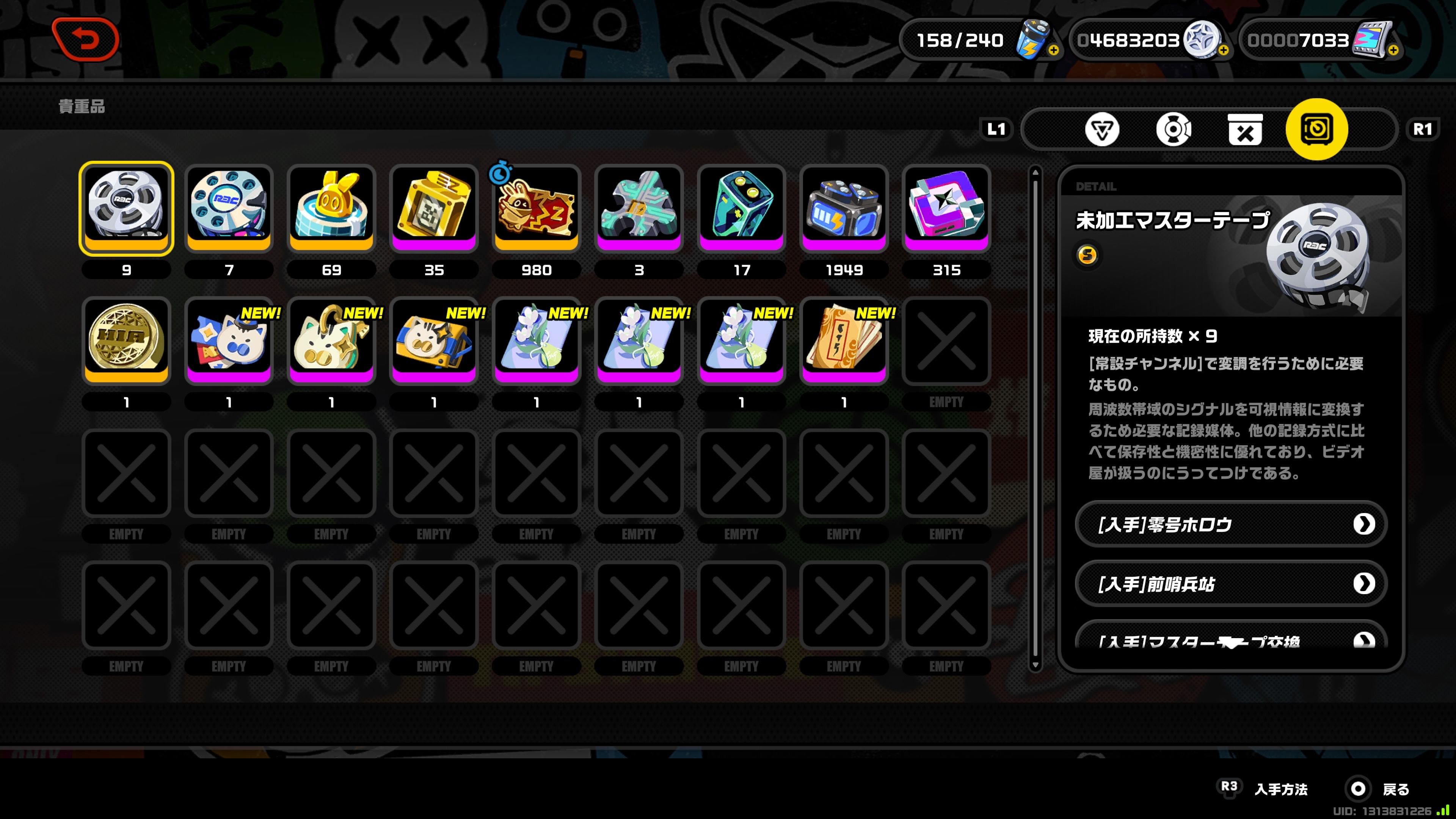Add battery charge with the plus button
The height and width of the screenshot is (819, 1456).
coord(1054,50)
